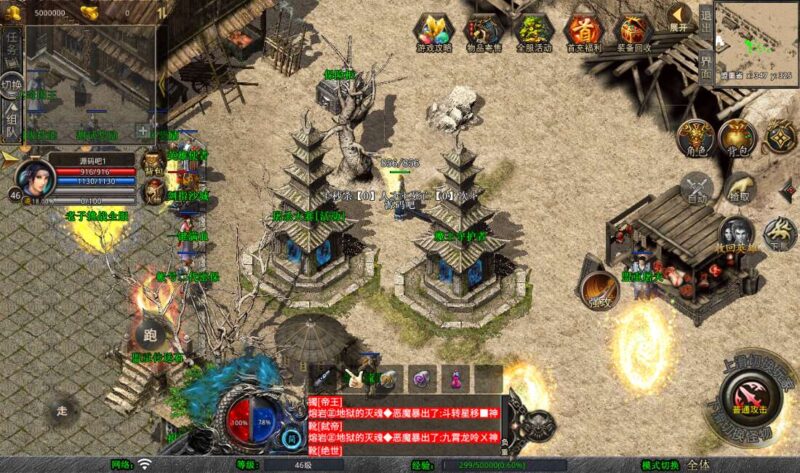Image resolution: width=800 pixels, height=473 pixels.
Task: Click the player portrait avatar
Action: 36,179
